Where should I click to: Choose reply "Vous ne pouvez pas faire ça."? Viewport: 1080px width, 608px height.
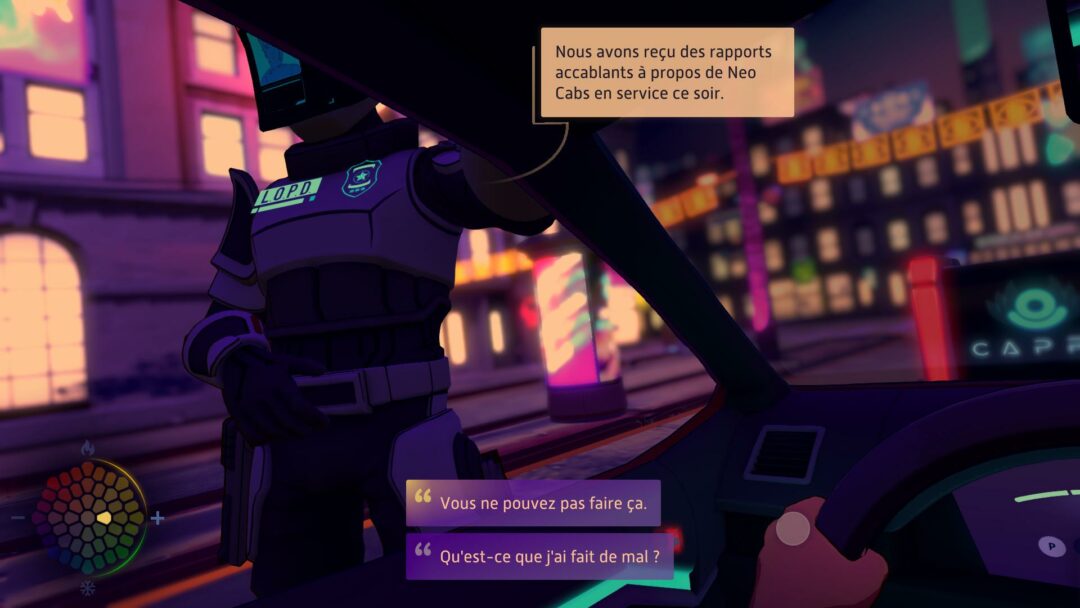(533, 502)
